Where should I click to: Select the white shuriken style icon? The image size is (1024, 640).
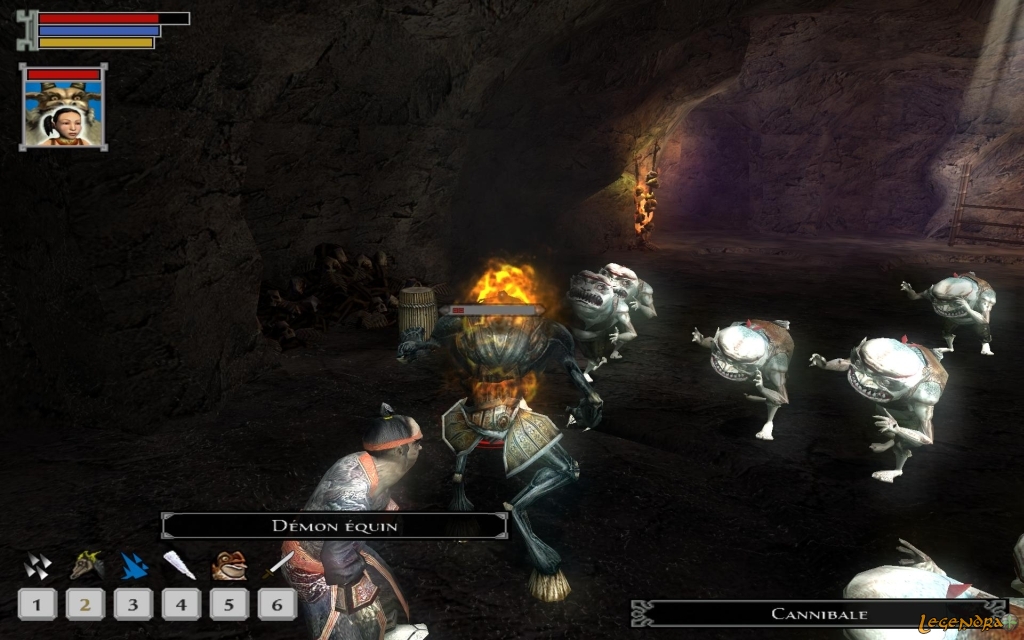(x=37, y=567)
